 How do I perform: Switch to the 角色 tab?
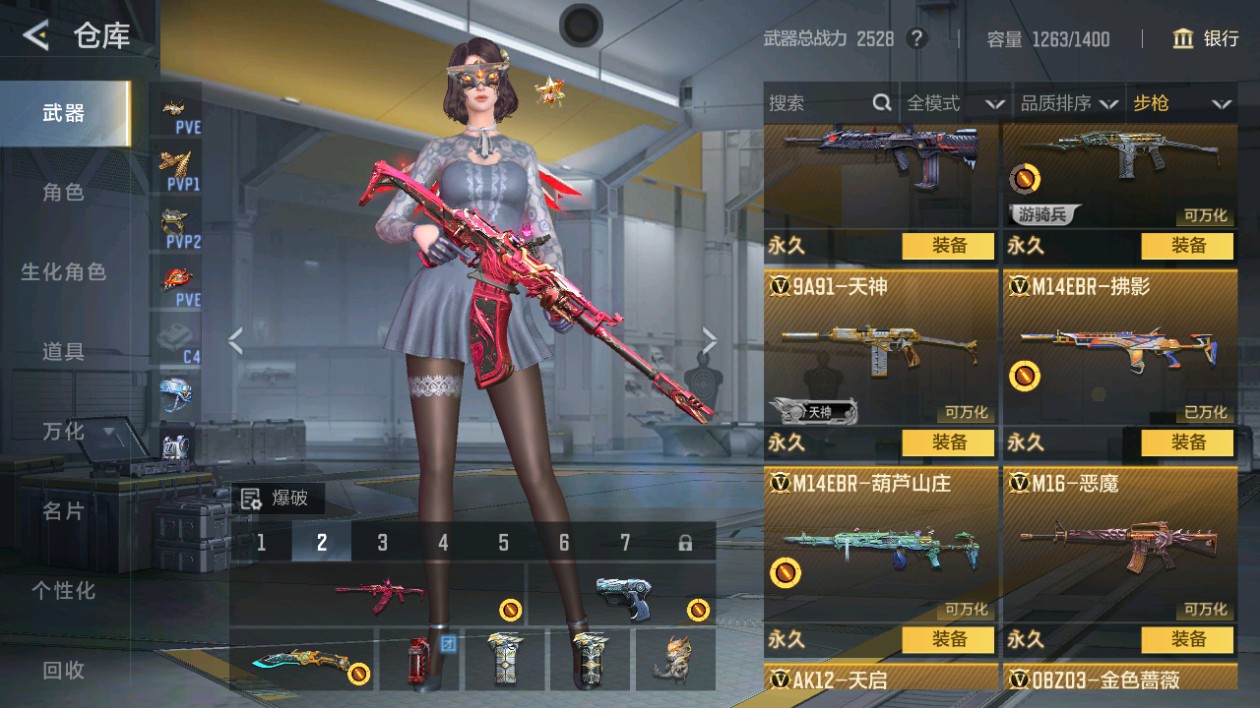[x=64, y=192]
